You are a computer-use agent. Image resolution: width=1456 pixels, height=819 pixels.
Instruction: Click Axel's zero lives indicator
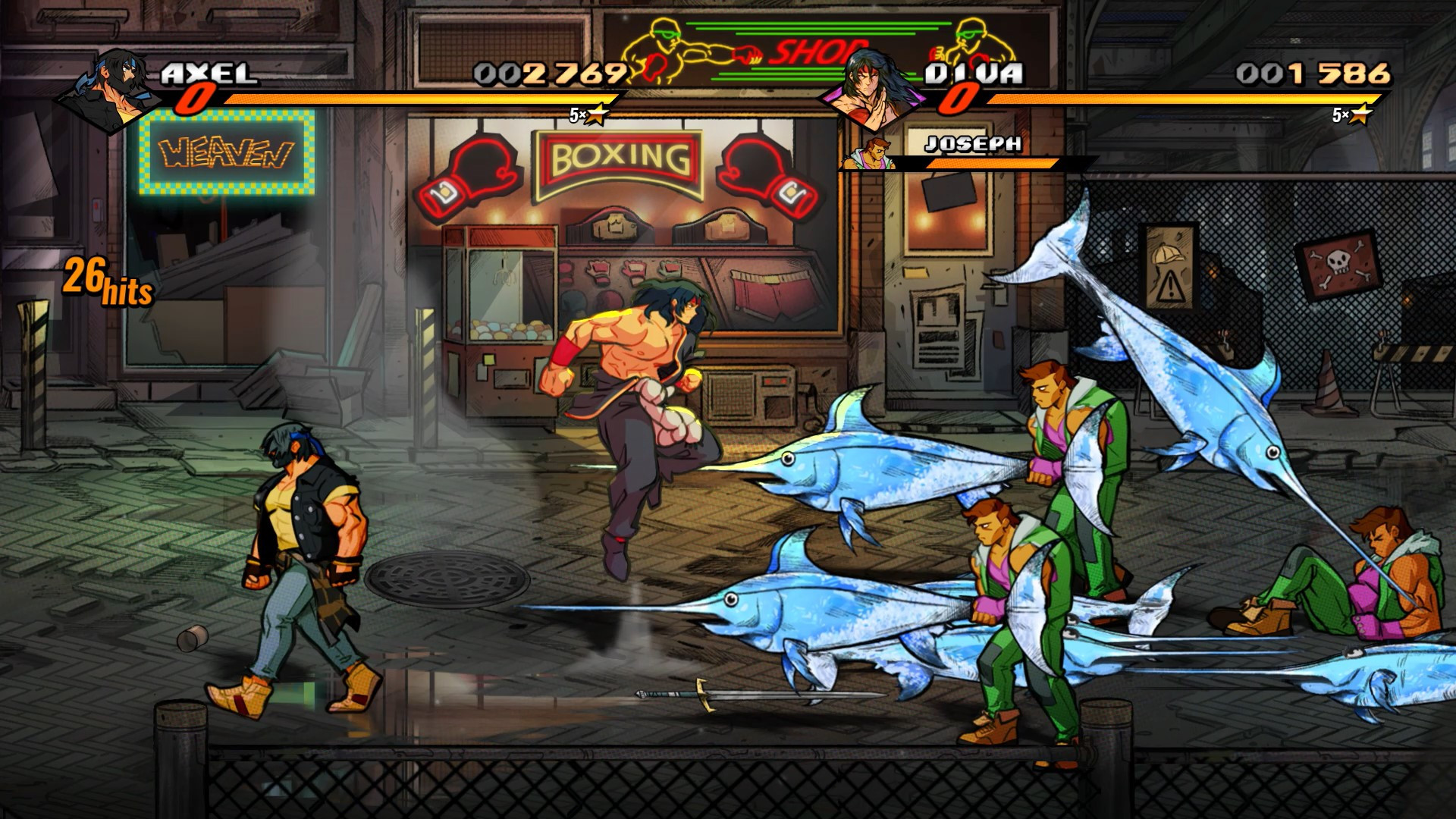[197, 99]
